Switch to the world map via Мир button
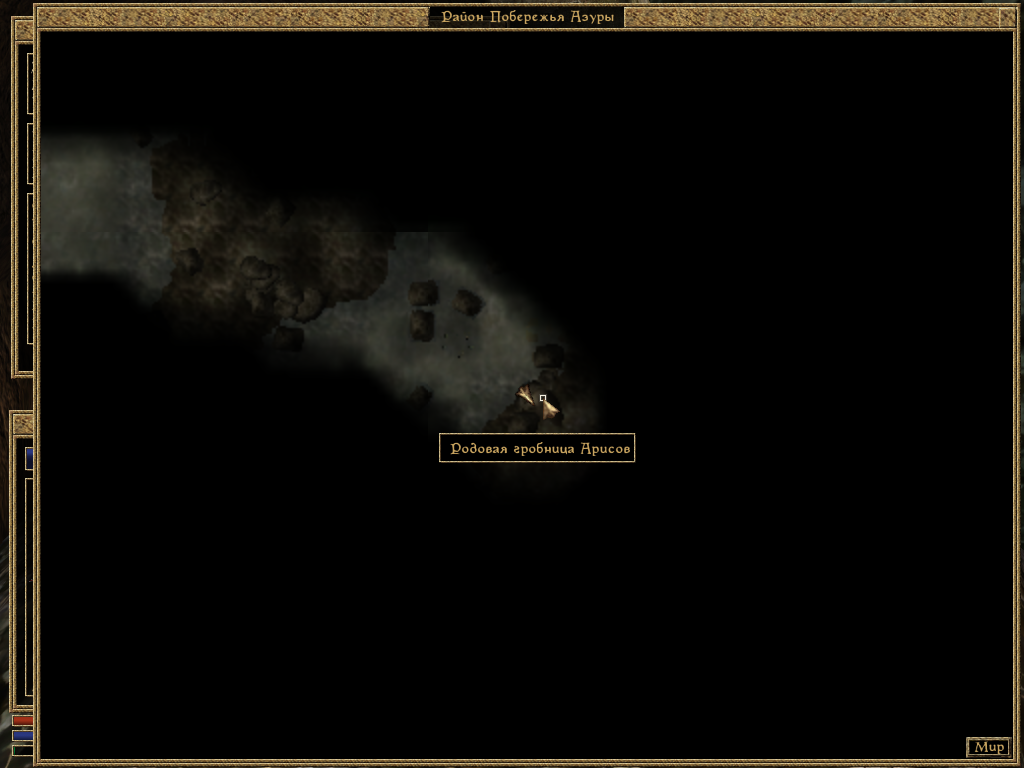1024x768 pixels. [x=988, y=747]
